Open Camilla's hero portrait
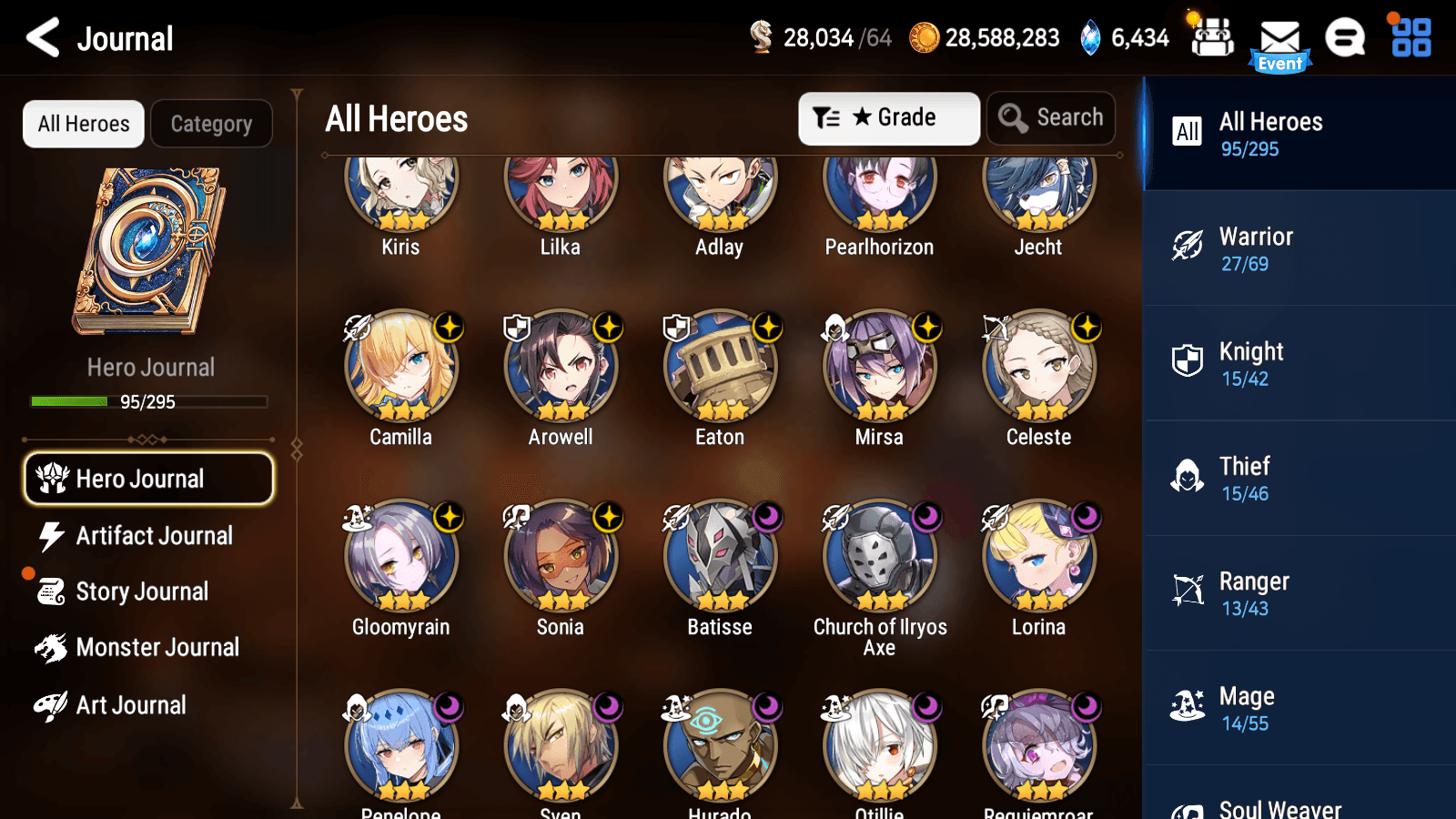Image resolution: width=1456 pixels, height=819 pixels. (x=400, y=367)
